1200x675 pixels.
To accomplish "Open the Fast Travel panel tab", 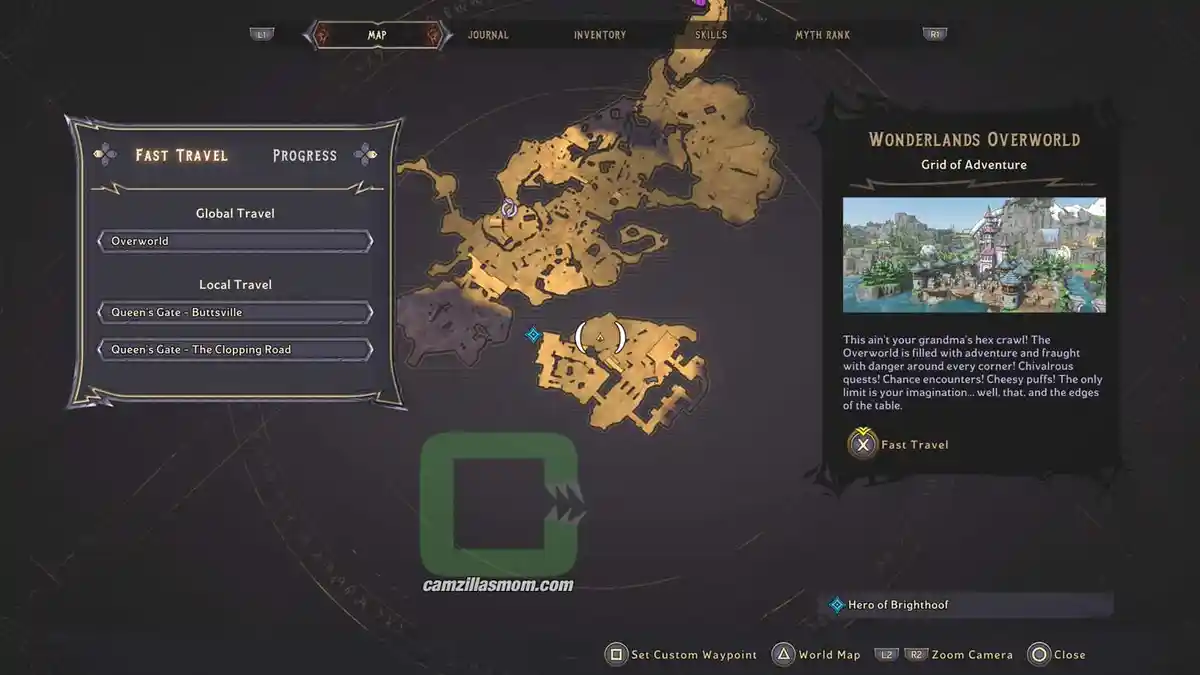I will coord(182,155).
